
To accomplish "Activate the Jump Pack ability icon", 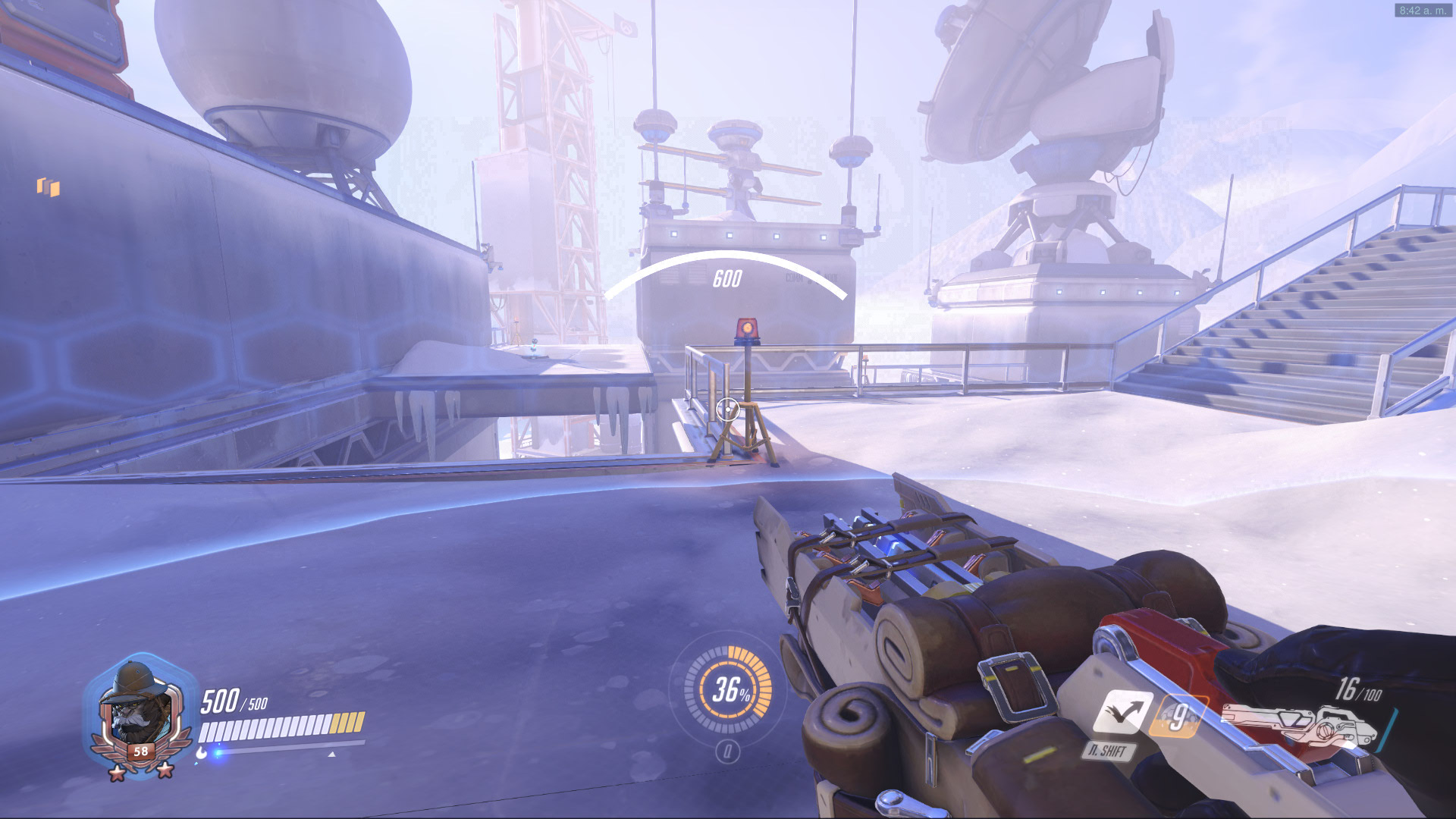I will [1123, 713].
